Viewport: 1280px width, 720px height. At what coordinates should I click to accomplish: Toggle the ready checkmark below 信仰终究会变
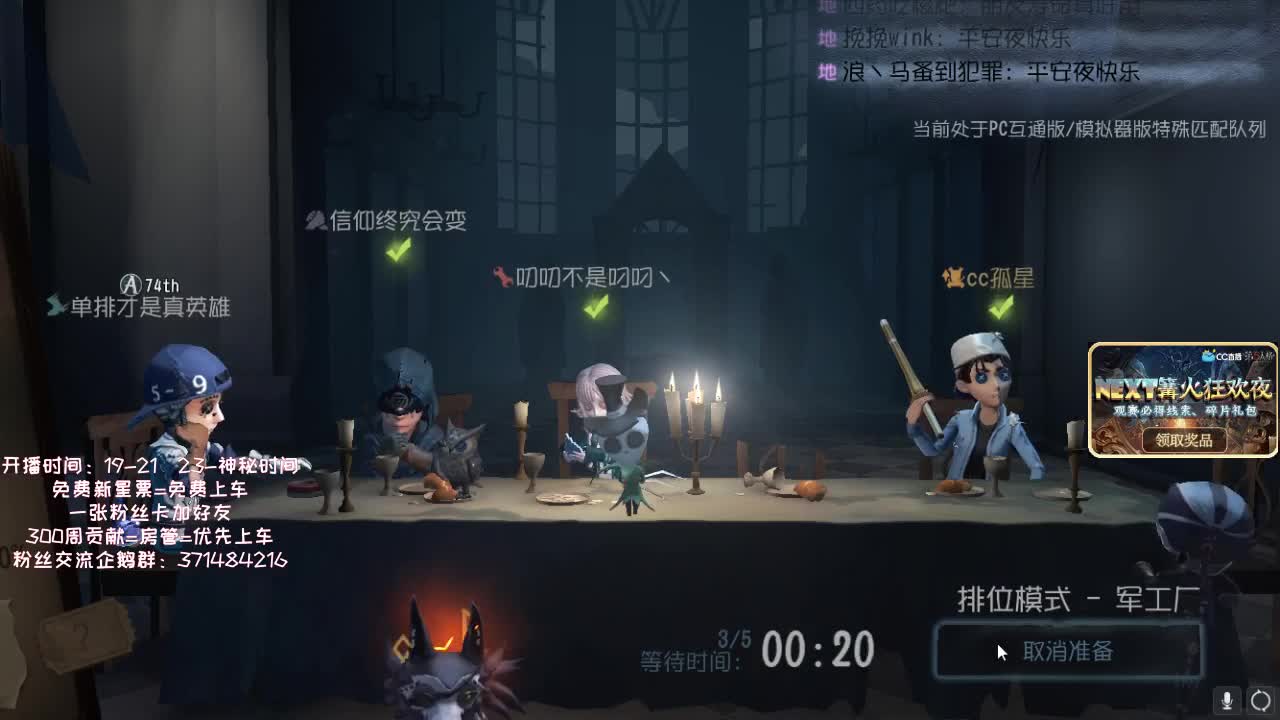[x=398, y=251]
